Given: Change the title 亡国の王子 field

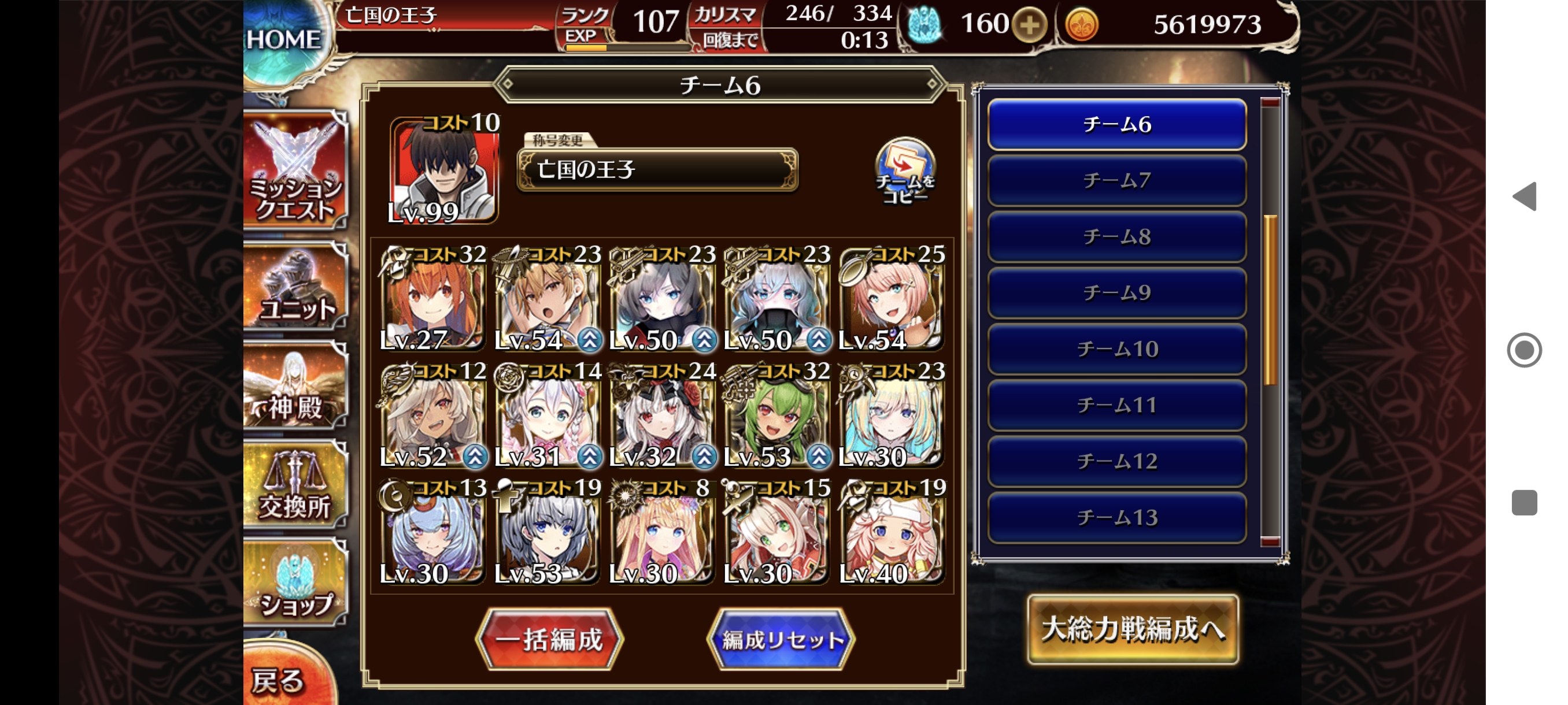Looking at the screenshot, I should [657, 170].
